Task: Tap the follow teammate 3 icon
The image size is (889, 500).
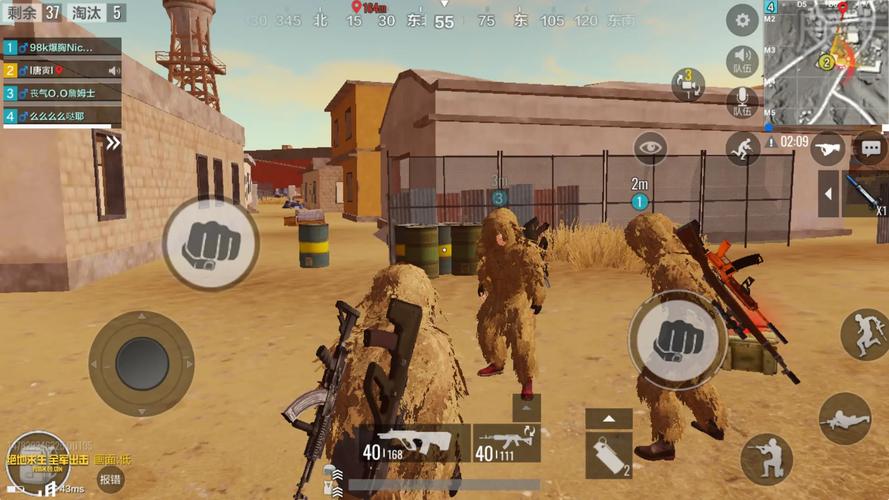Action: 688,84
